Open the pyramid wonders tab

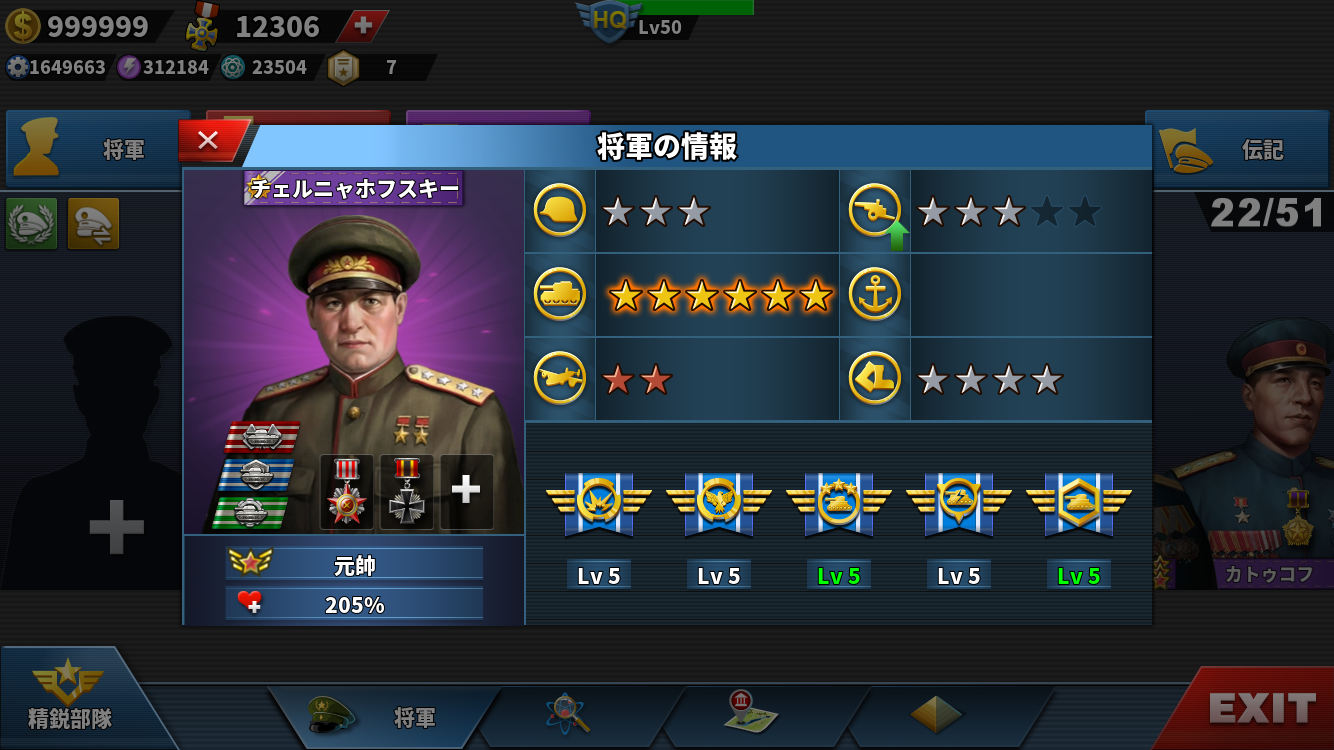pos(936,714)
